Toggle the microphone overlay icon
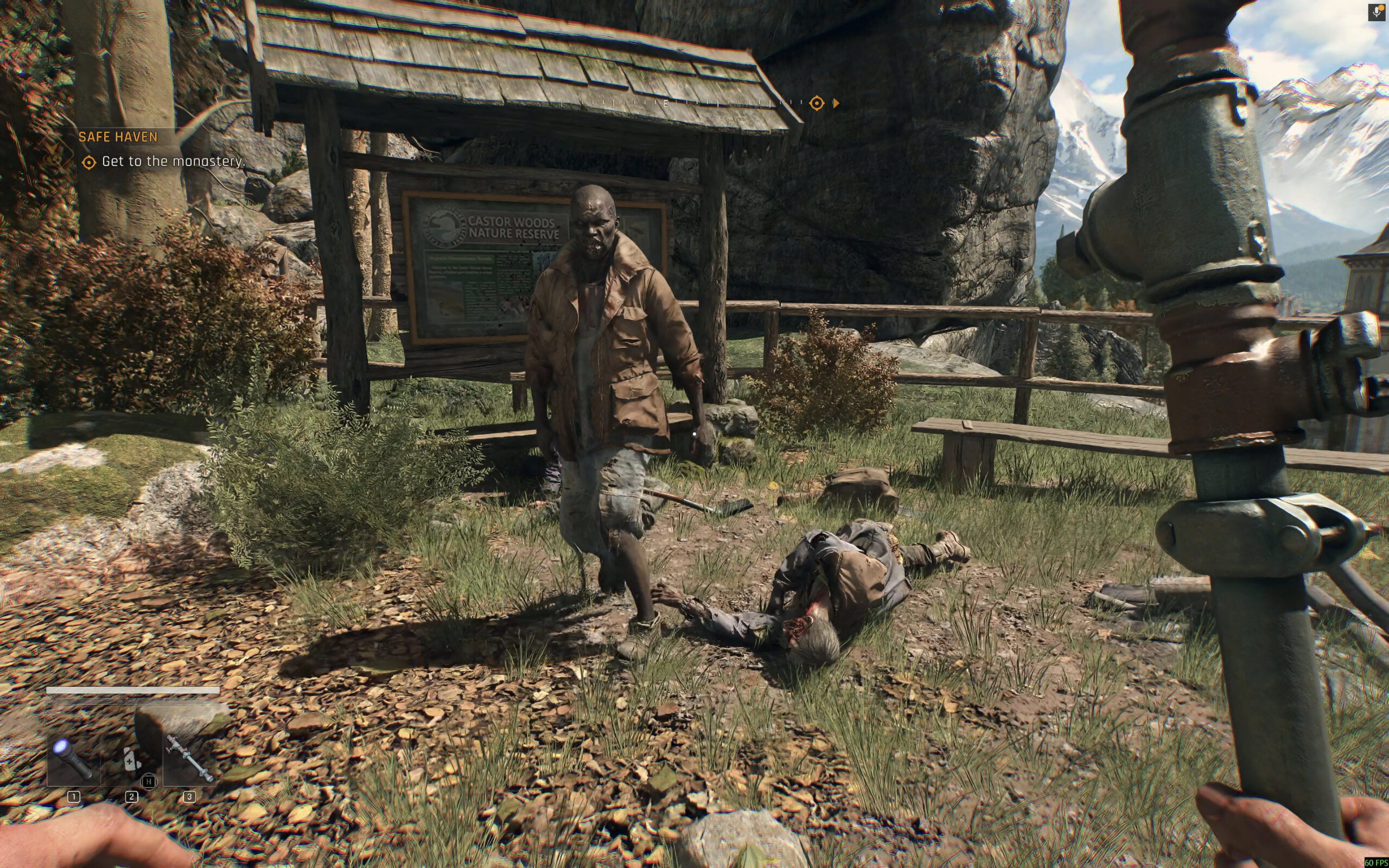 (1377, 12)
